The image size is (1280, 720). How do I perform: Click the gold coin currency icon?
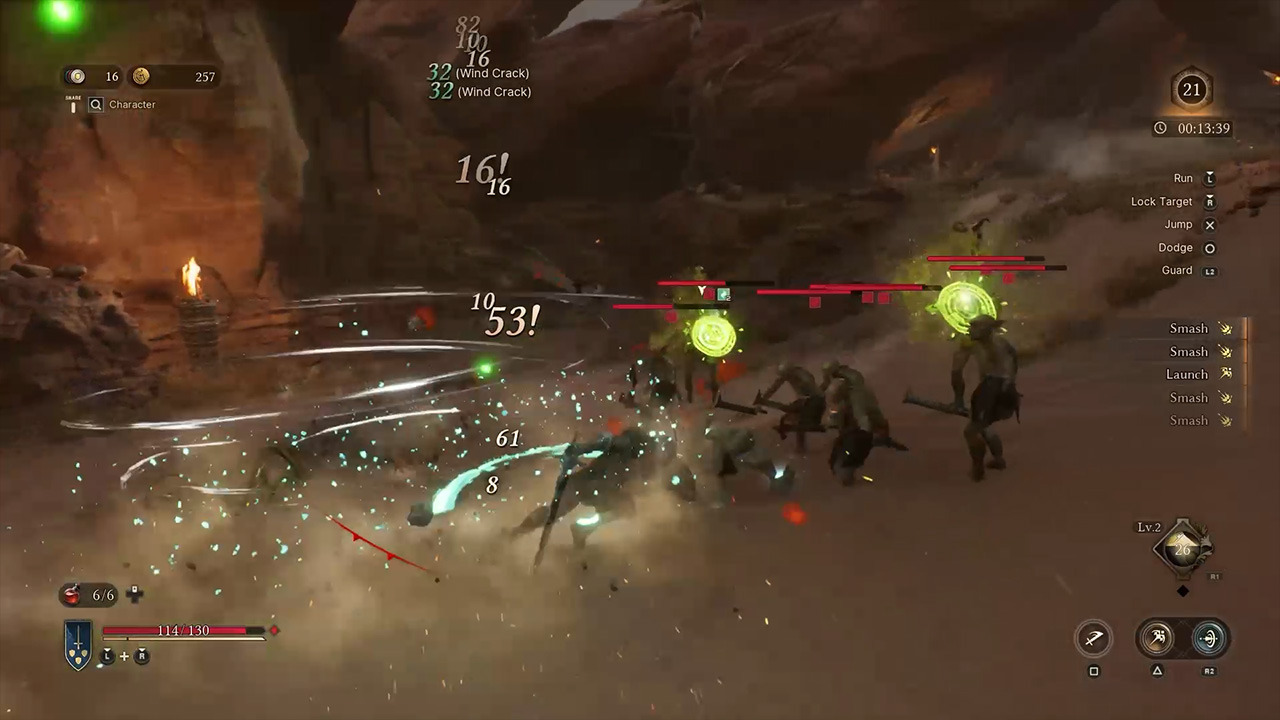(x=141, y=76)
